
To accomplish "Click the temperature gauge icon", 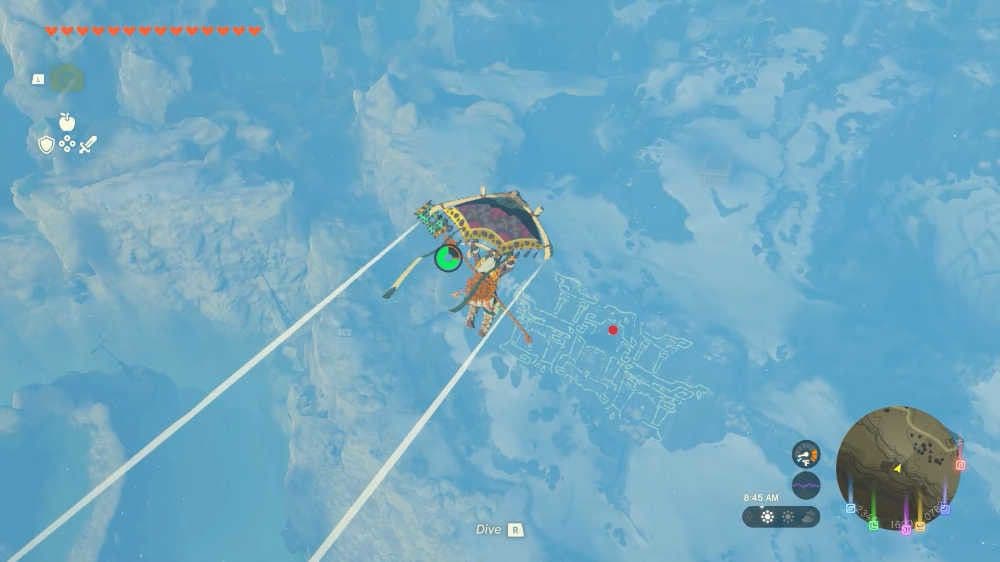I will coord(806,454).
